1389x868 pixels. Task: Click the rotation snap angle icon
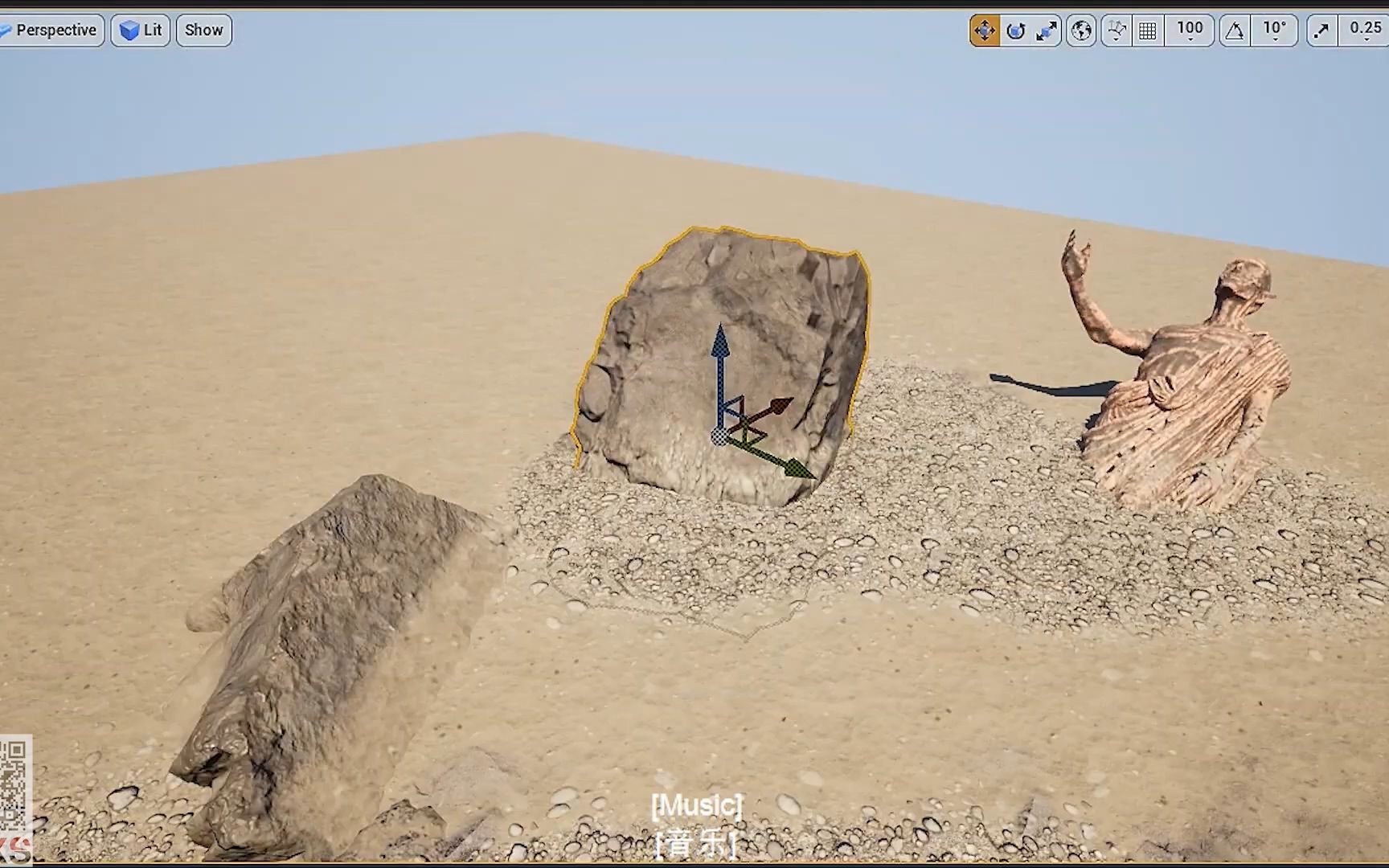(x=1235, y=30)
